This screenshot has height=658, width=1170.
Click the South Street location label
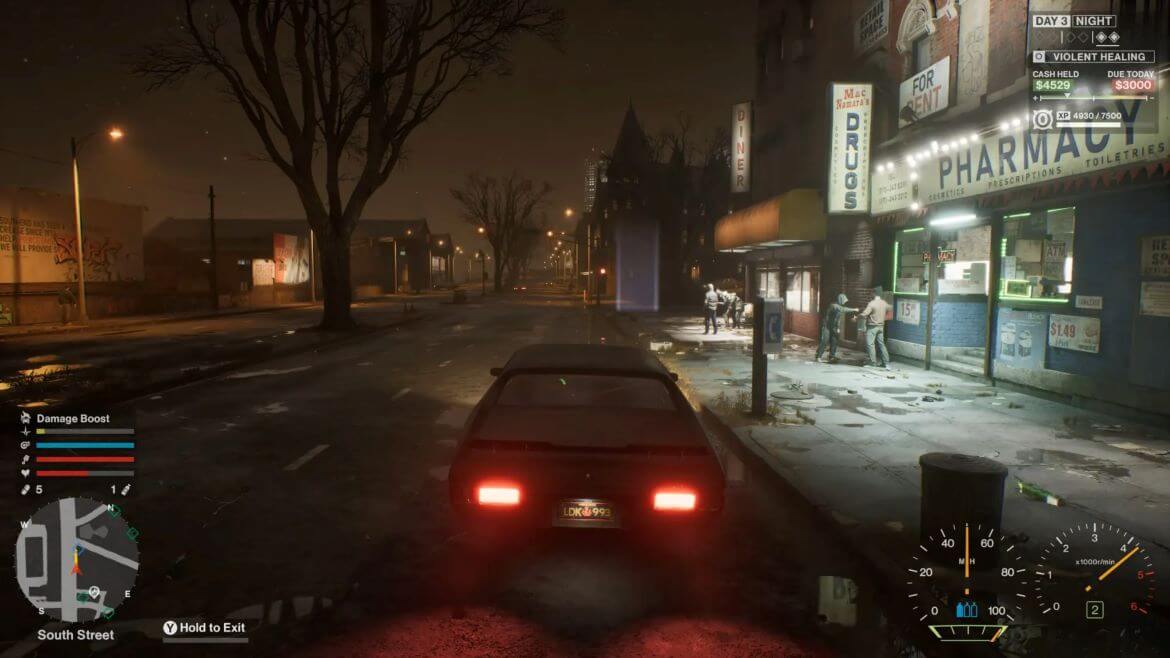76,635
